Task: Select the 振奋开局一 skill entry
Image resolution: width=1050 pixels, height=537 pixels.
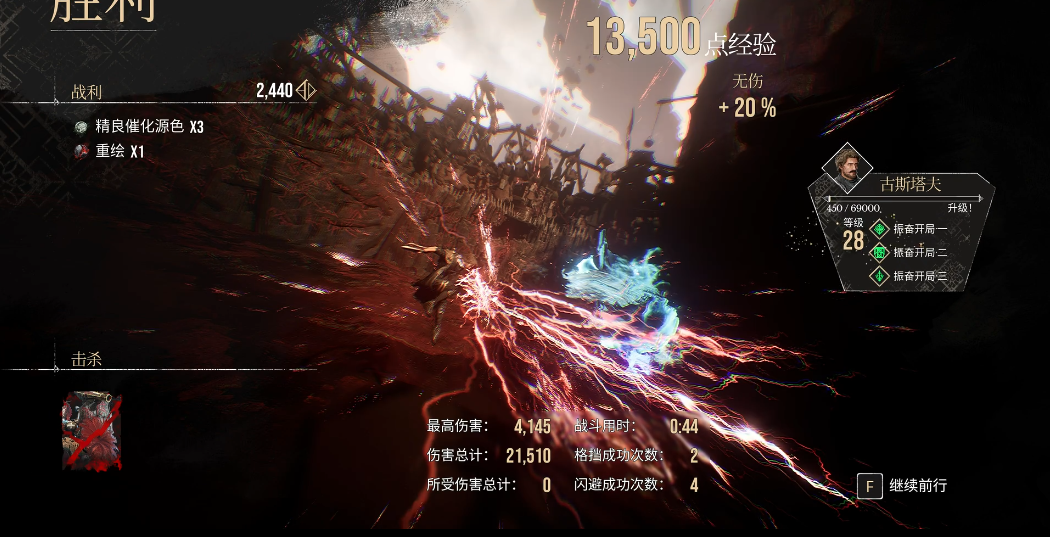Action: click(x=911, y=229)
